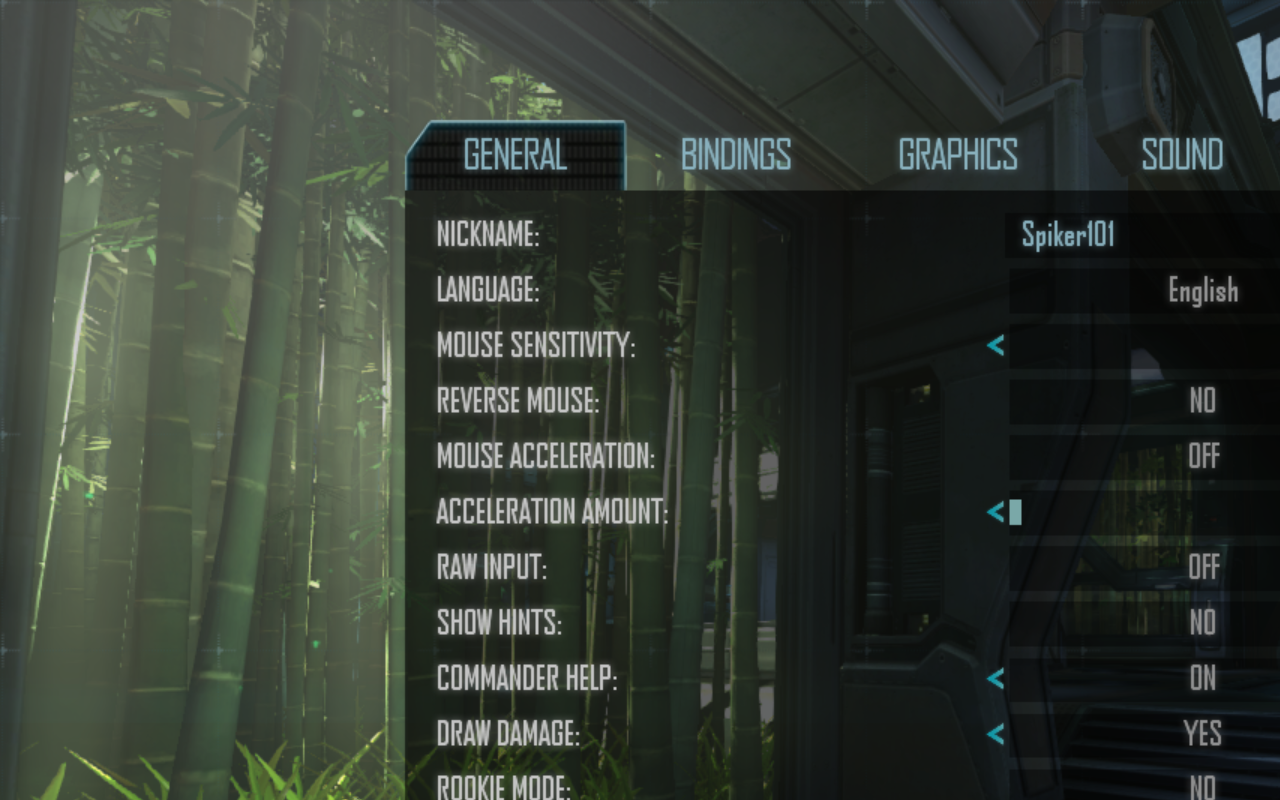This screenshot has width=1280, height=800.
Task: Click the left arrow beside Acceleration Amount
Action: (x=996, y=512)
